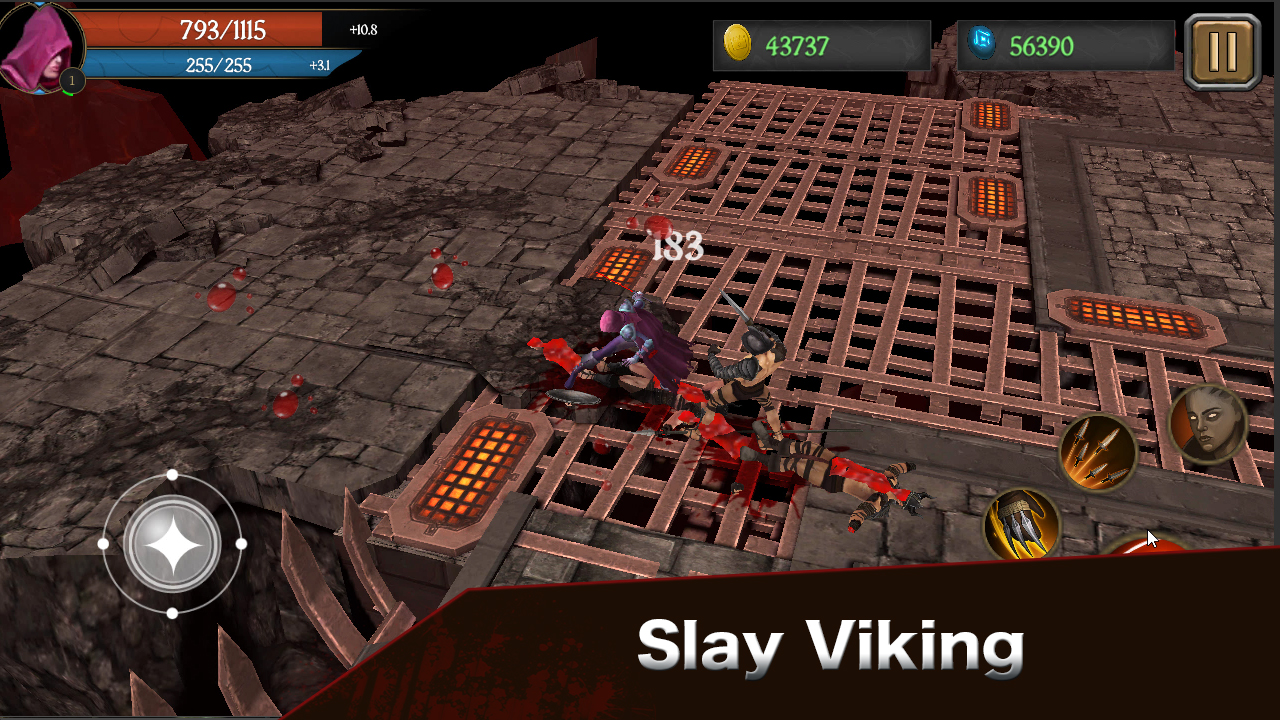This screenshot has height=720, width=1280.
Task: Tap the blue crystal currency icon
Action: pyautogui.click(x=985, y=43)
